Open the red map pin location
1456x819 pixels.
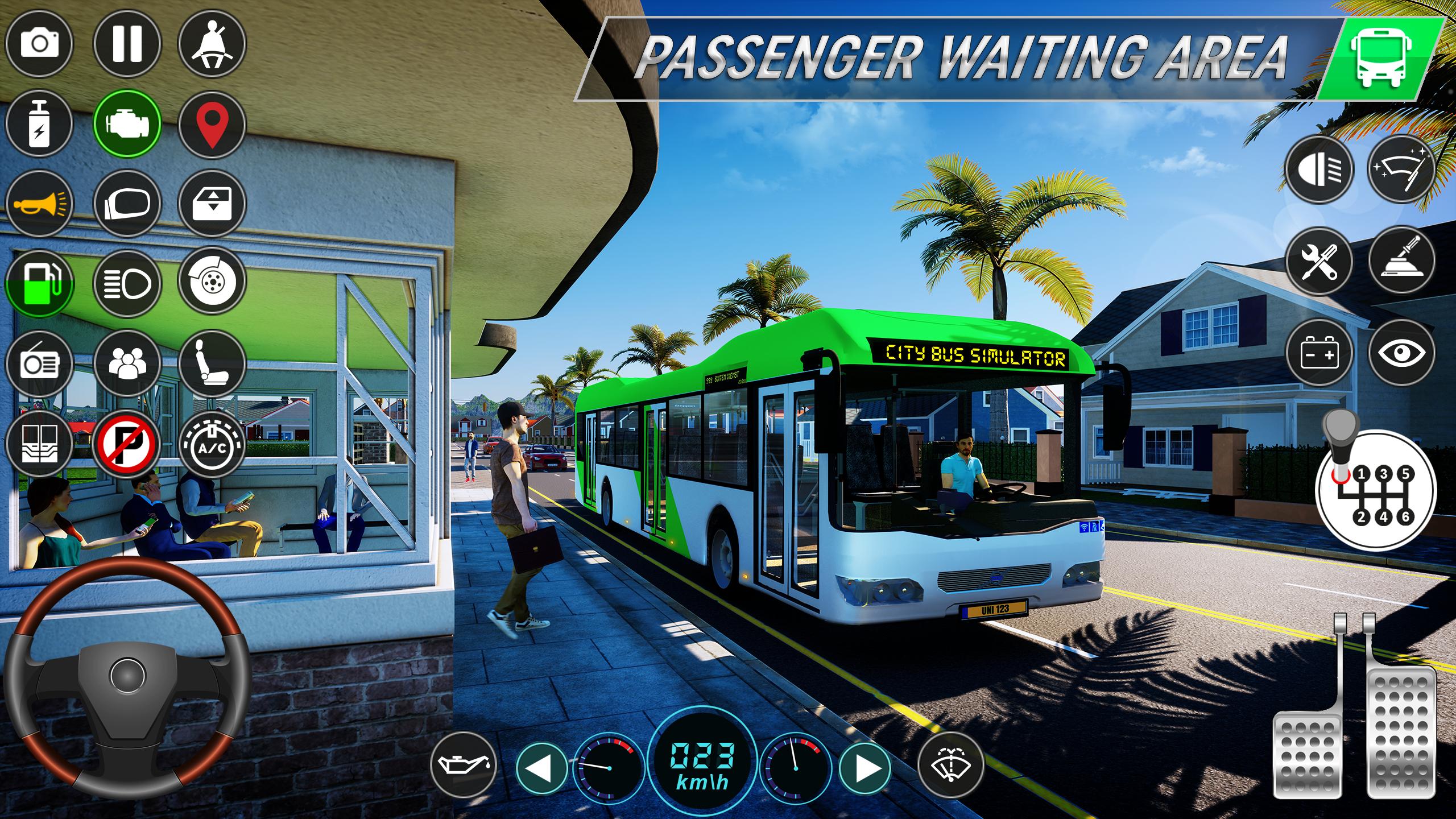(x=212, y=123)
